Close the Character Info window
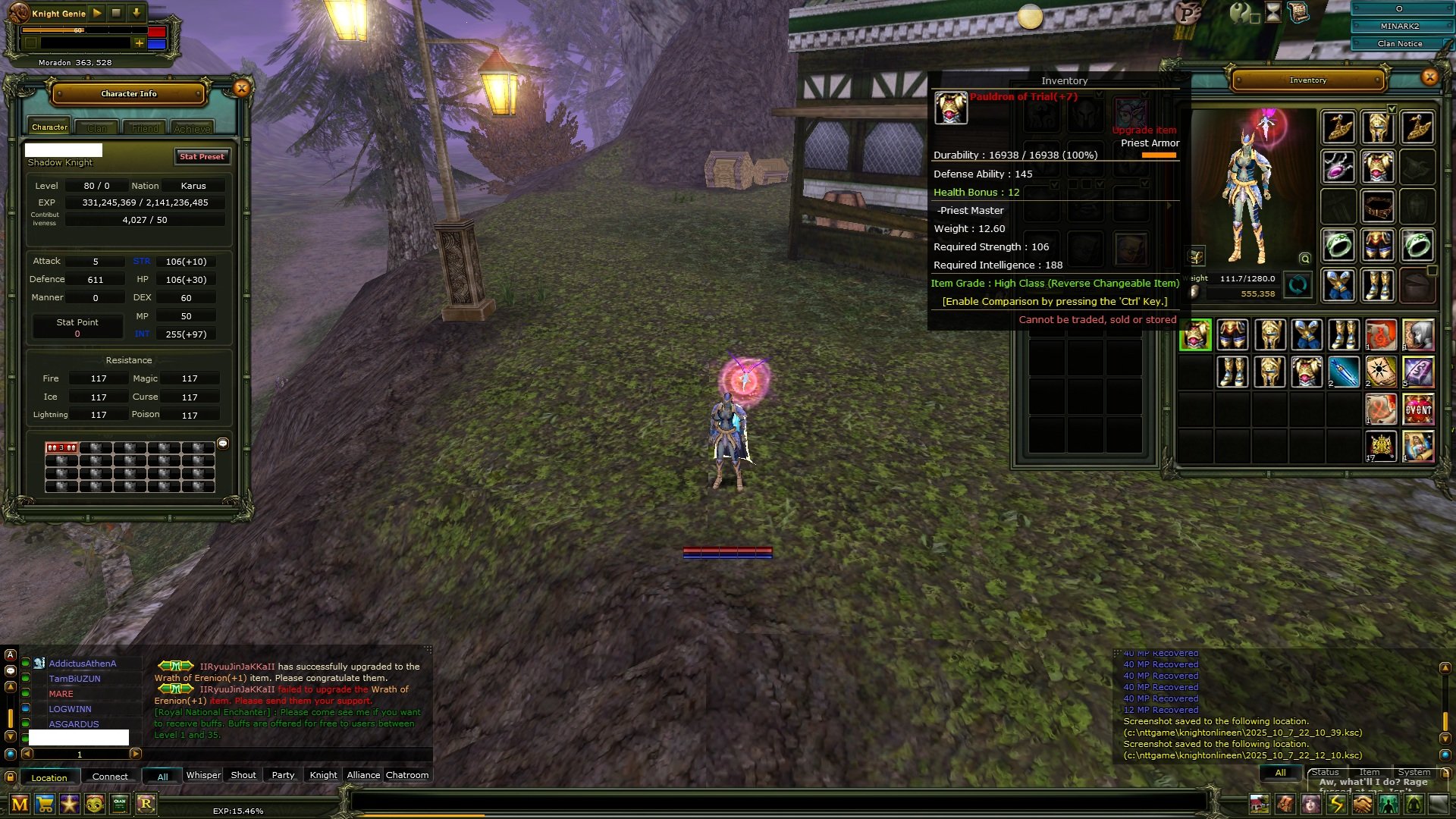This screenshot has height=819, width=1456. click(242, 89)
